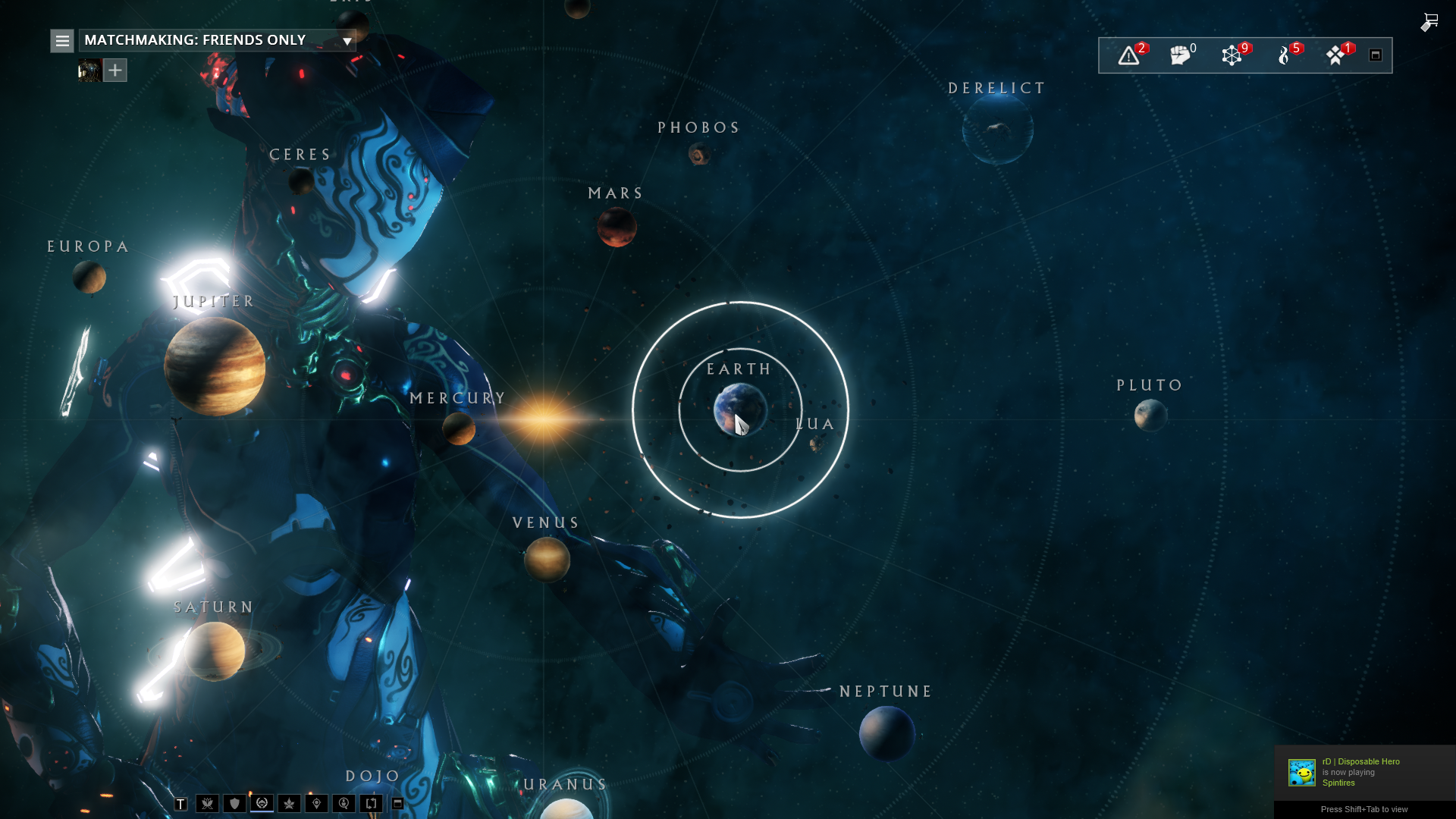Show invasions via the fist icon
The width and height of the screenshot is (1456, 819).
click(1180, 55)
